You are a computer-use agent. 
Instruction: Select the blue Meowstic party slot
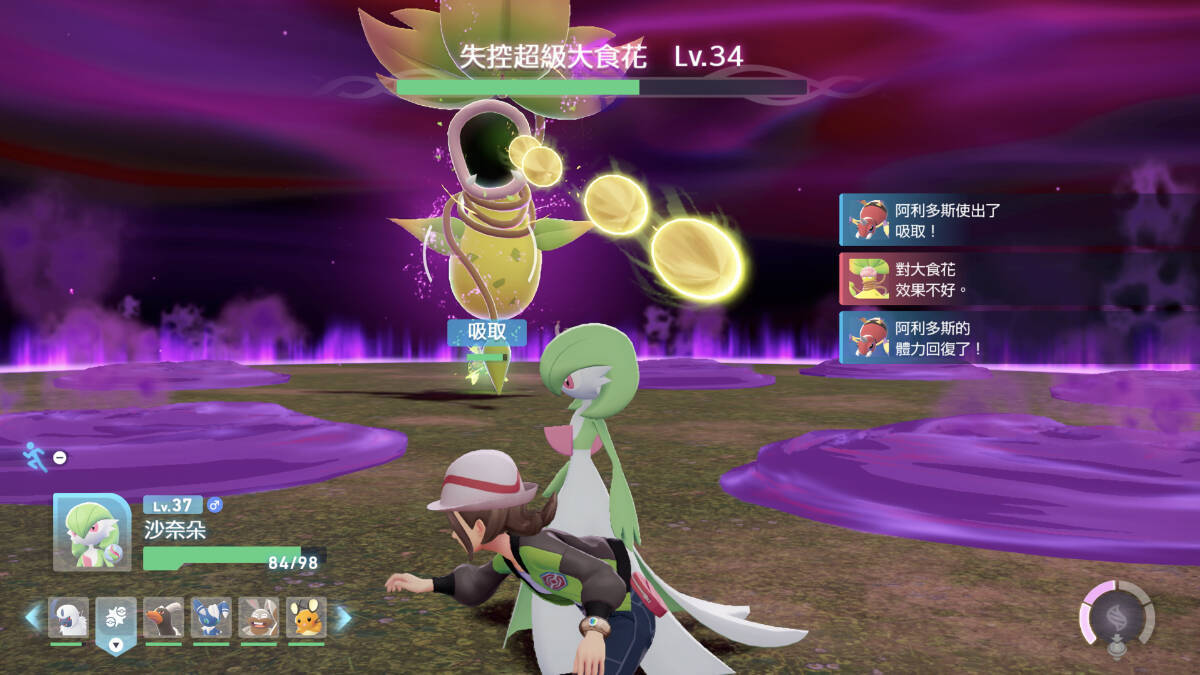tap(211, 619)
